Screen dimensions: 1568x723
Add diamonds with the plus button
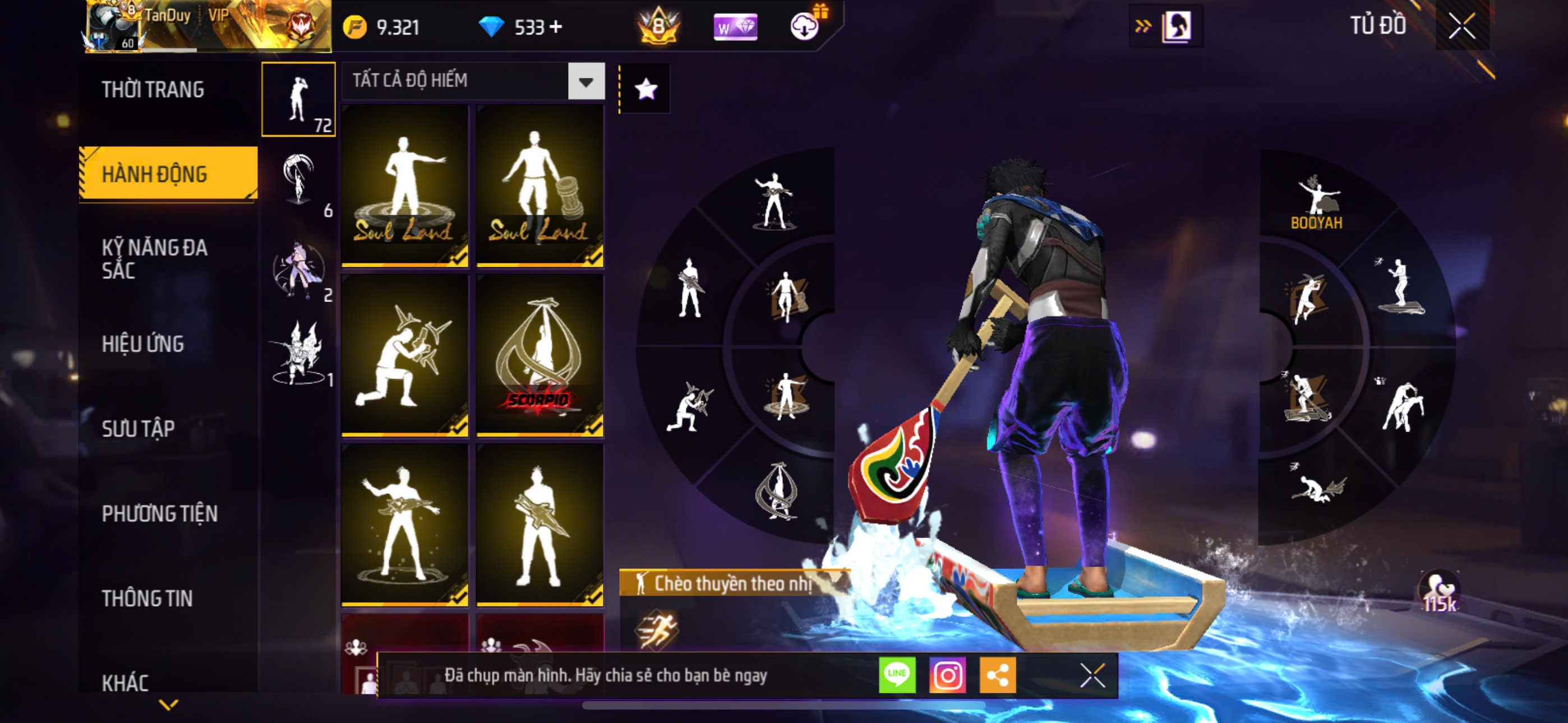pos(555,27)
